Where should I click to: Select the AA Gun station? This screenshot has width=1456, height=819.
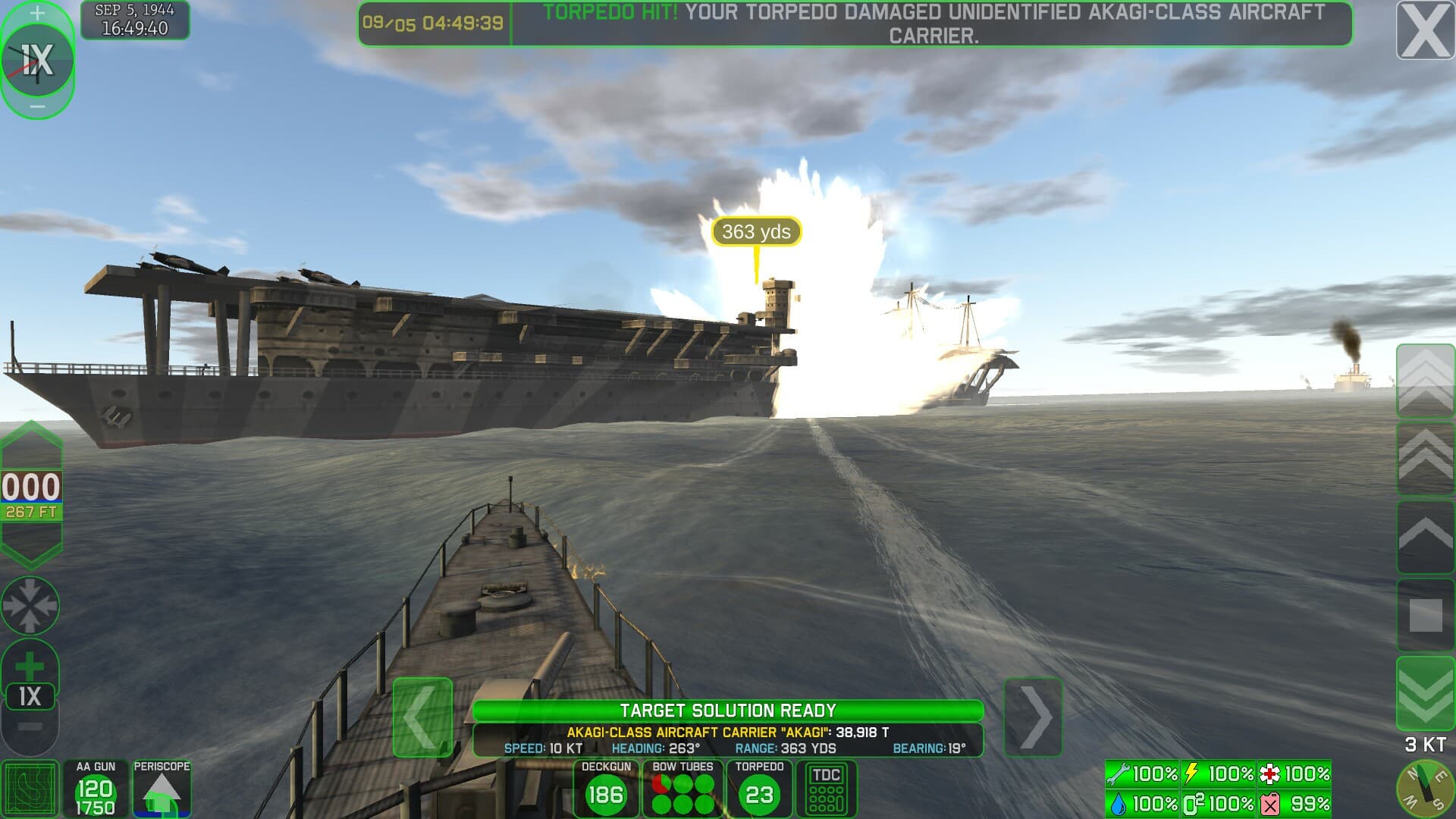[95, 789]
